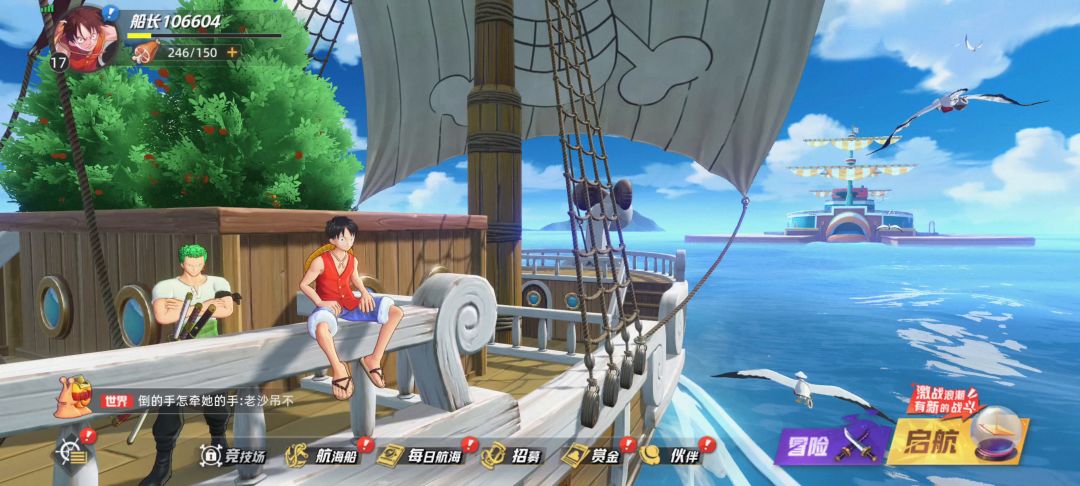Go to the 招募 recruit screen

512,456
